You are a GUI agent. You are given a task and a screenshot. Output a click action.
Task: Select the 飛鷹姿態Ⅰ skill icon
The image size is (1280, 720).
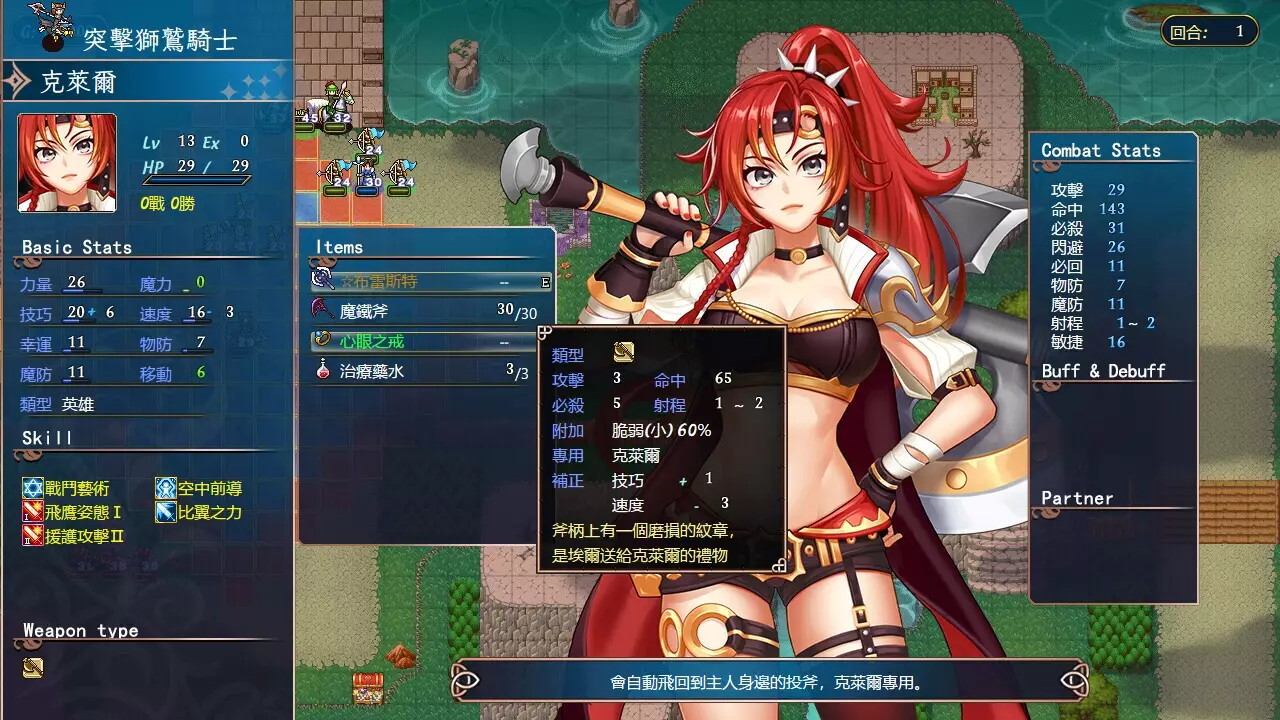click(x=34, y=511)
